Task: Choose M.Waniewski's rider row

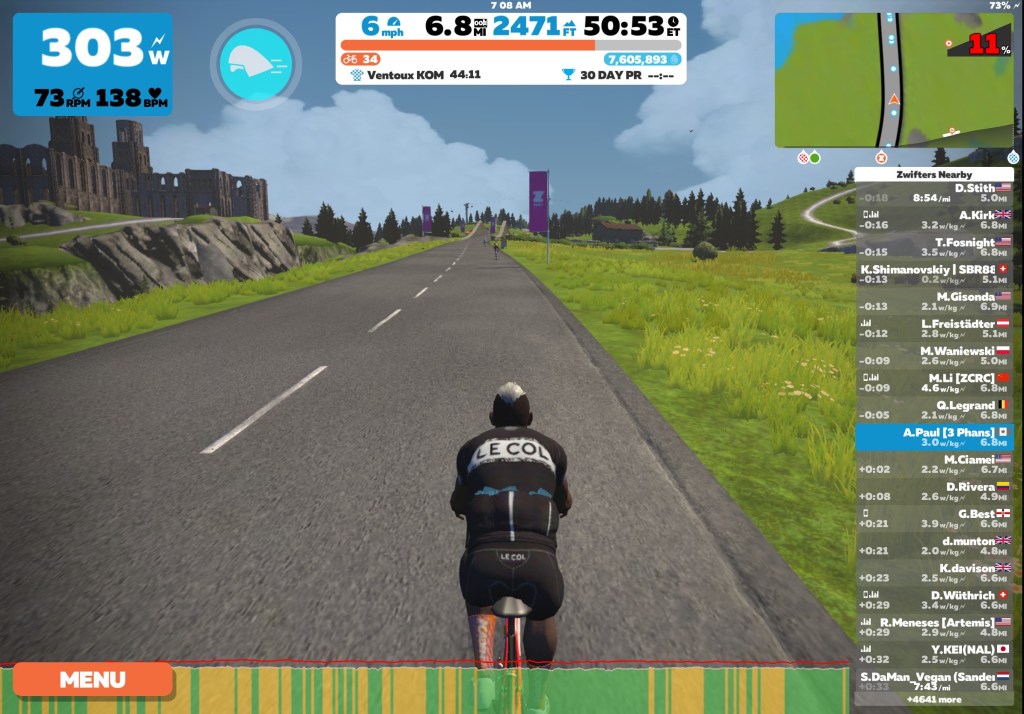Action: pyautogui.click(x=934, y=356)
